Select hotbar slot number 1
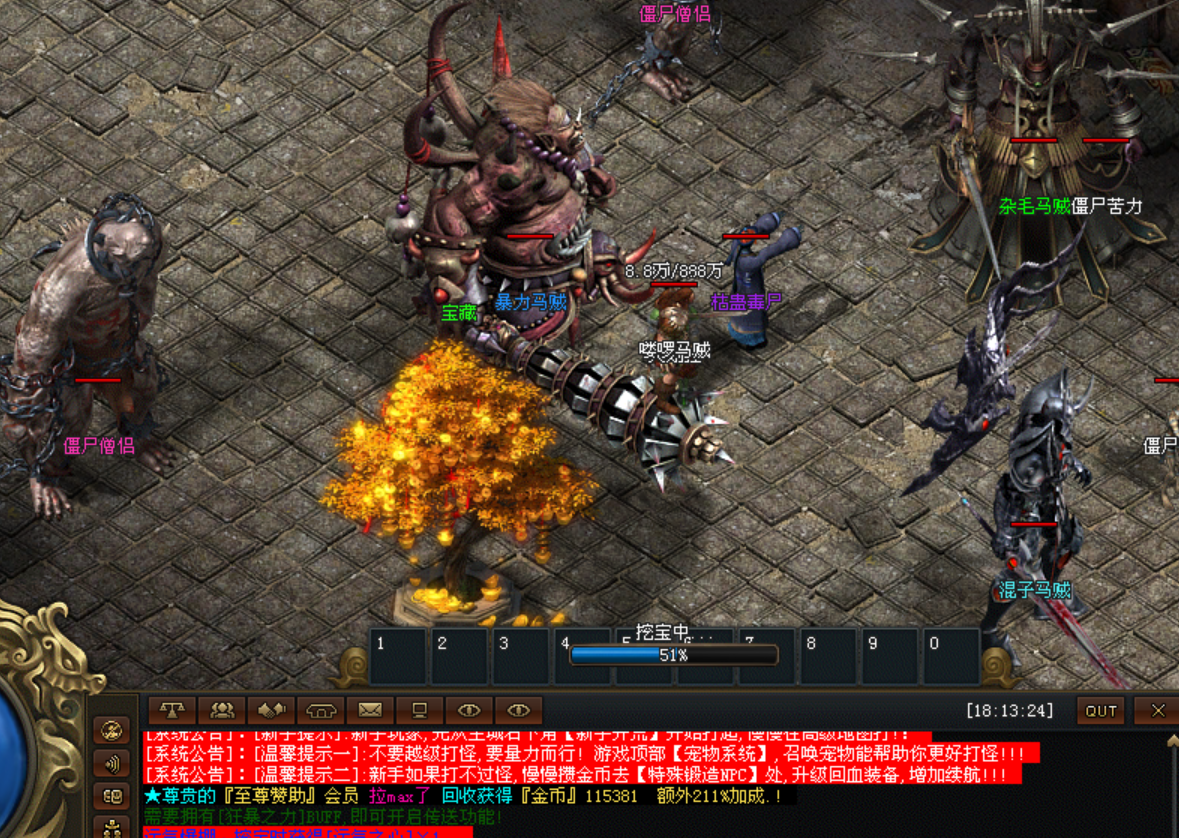 (397, 656)
